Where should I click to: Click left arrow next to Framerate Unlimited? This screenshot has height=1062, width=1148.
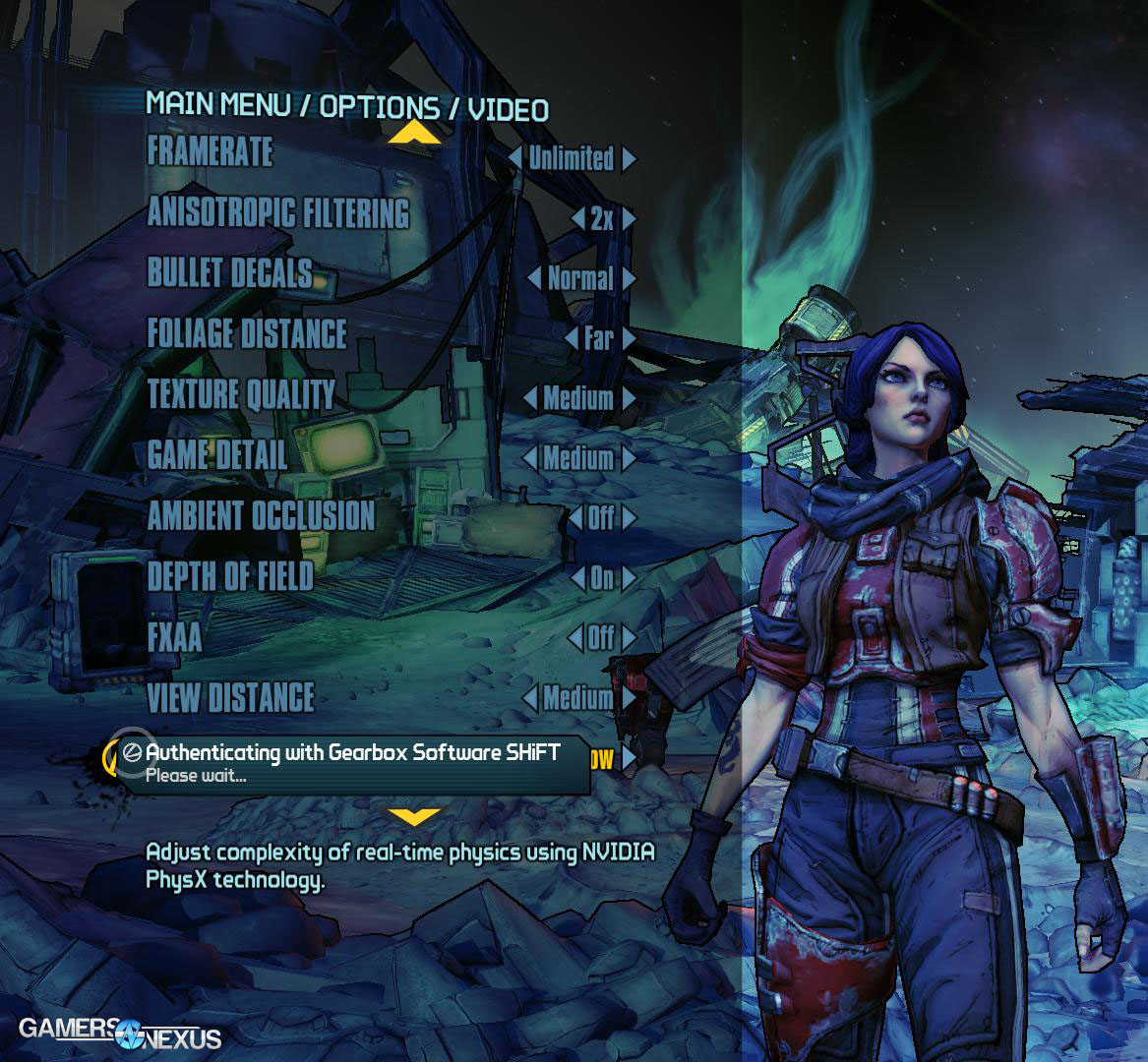pos(514,158)
